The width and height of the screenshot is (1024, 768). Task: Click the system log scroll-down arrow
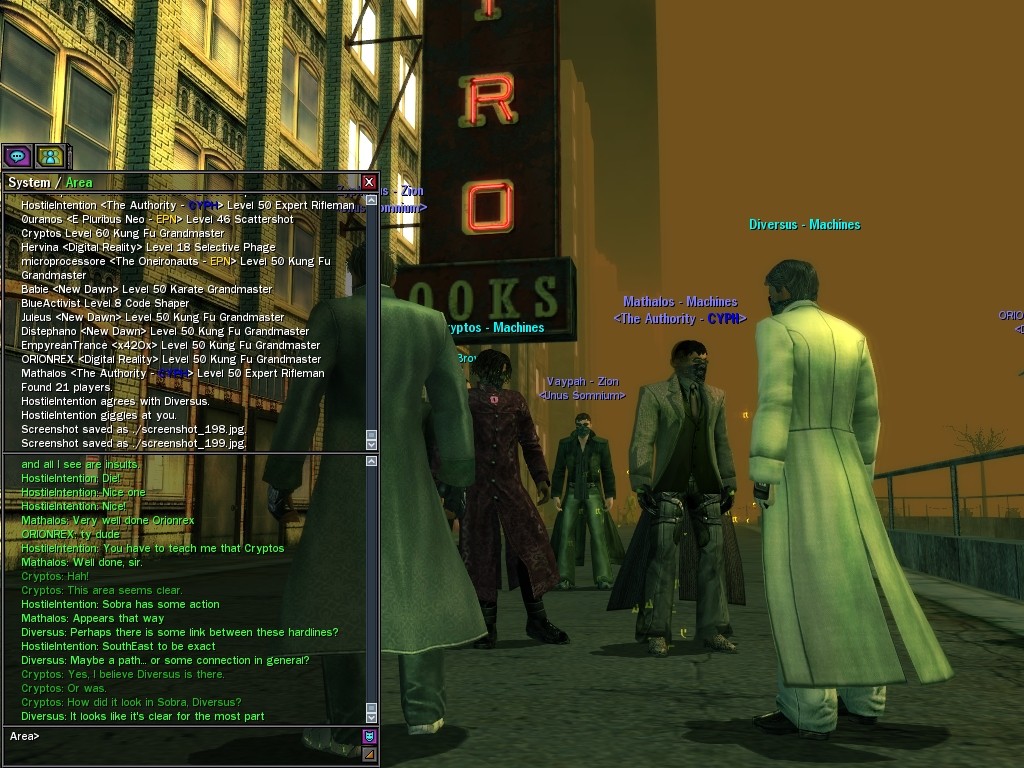(x=372, y=443)
